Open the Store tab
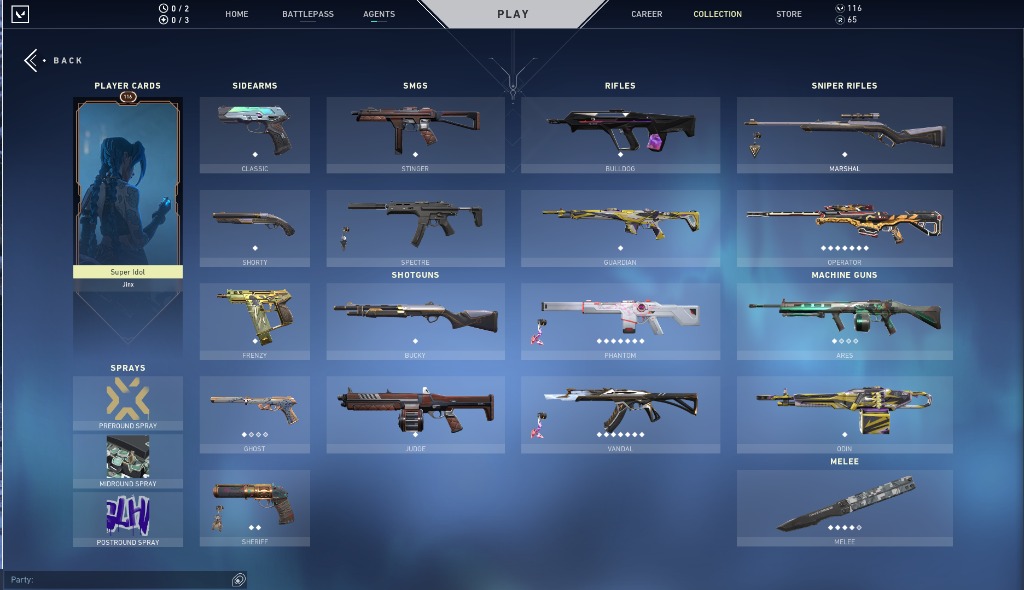Viewport: 1024px width, 590px height. (788, 14)
